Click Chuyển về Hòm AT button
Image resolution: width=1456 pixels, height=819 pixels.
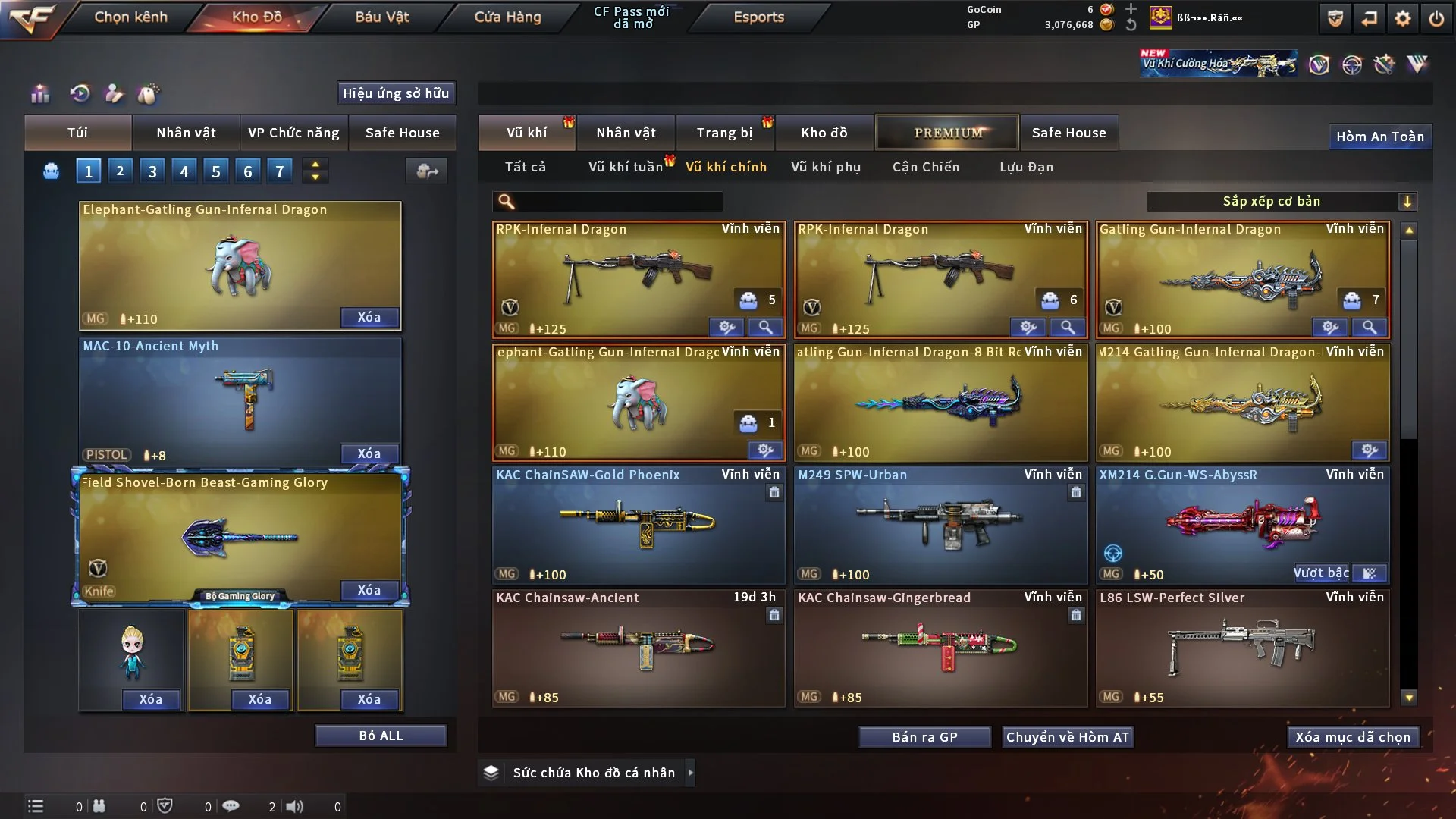1067,737
